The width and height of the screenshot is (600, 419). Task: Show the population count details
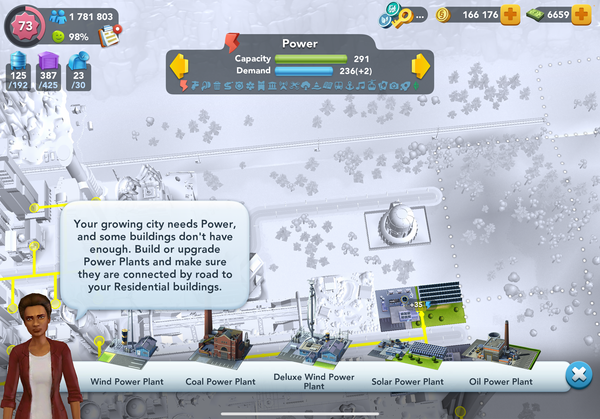pyautogui.click(x=80, y=16)
